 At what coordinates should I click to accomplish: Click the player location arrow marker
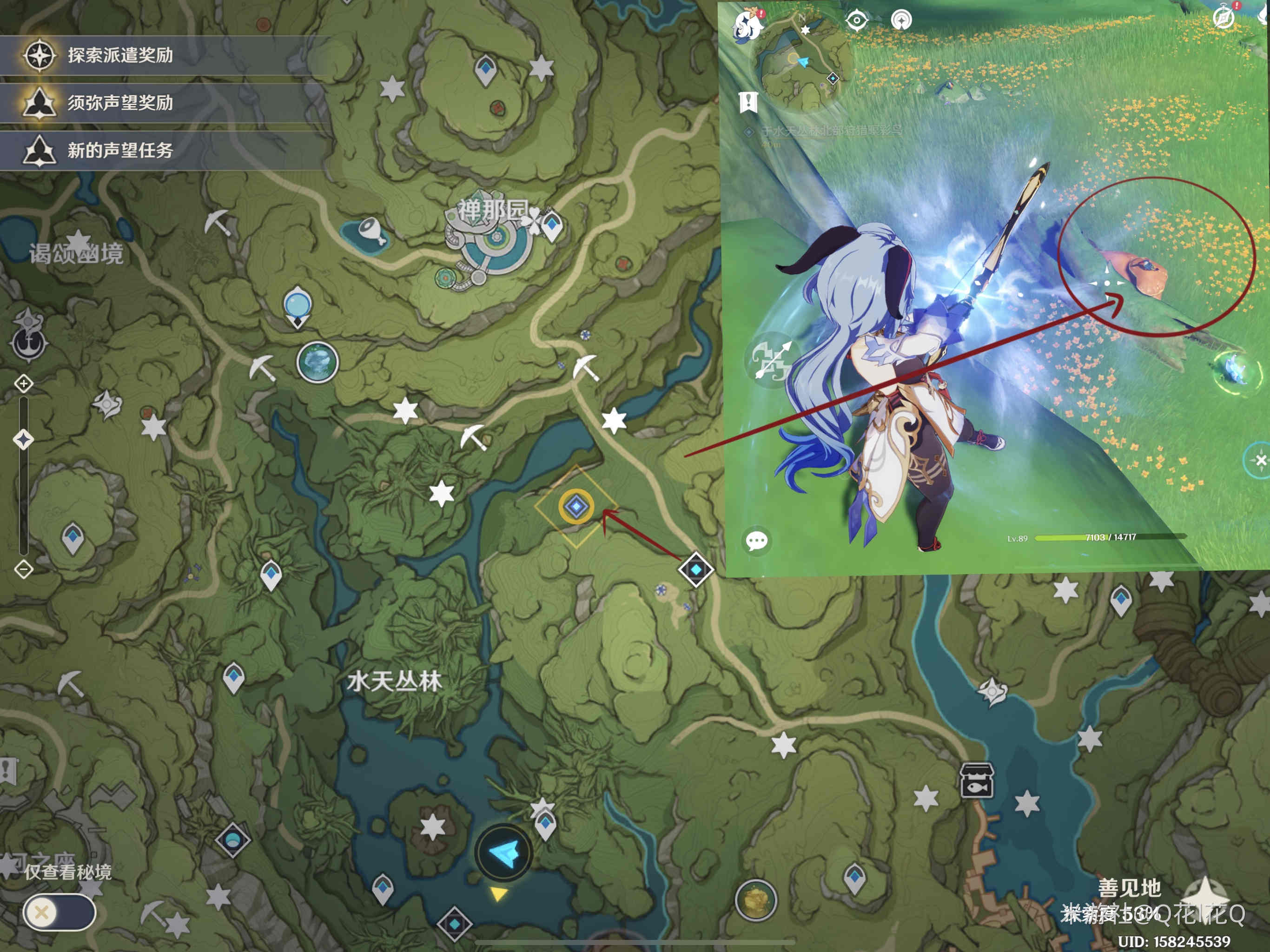click(x=504, y=853)
